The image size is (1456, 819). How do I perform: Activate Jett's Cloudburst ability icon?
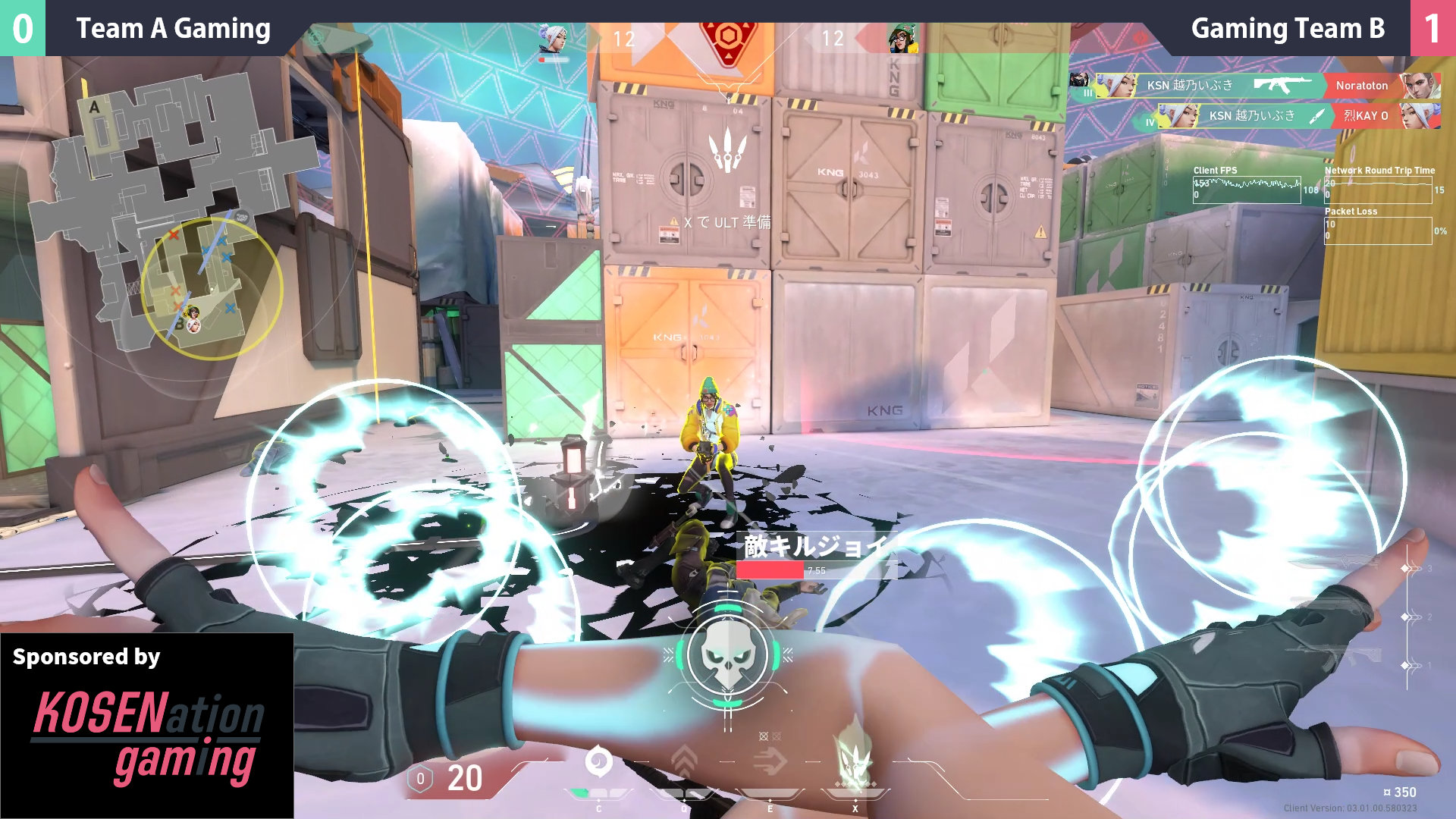[x=598, y=762]
